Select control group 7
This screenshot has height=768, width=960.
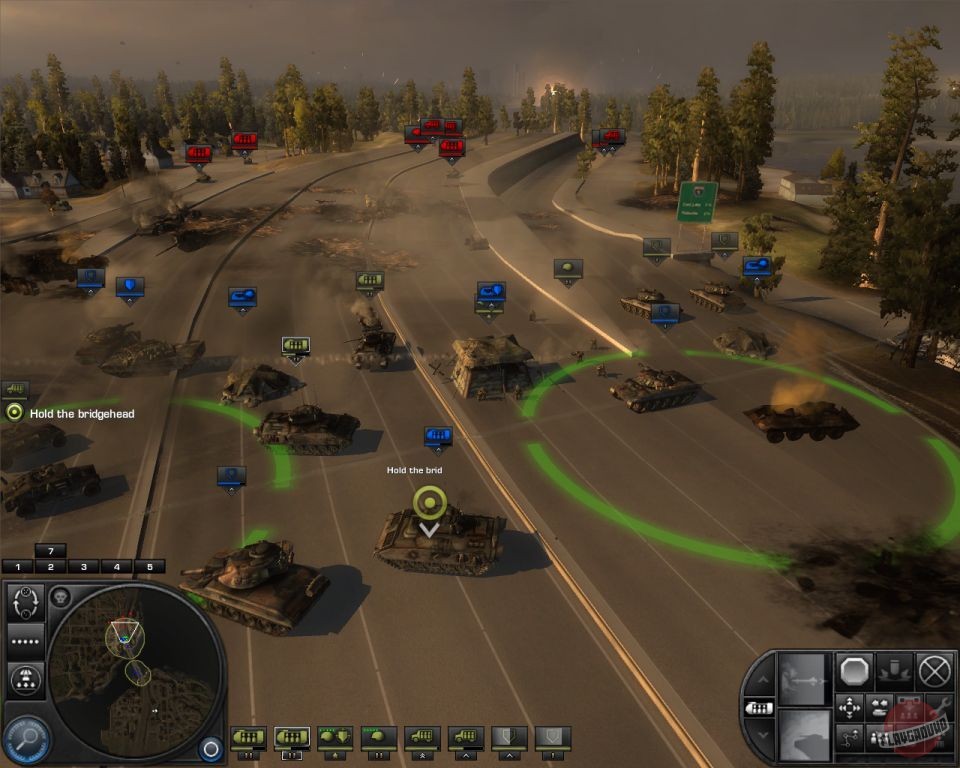coord(50,550)
